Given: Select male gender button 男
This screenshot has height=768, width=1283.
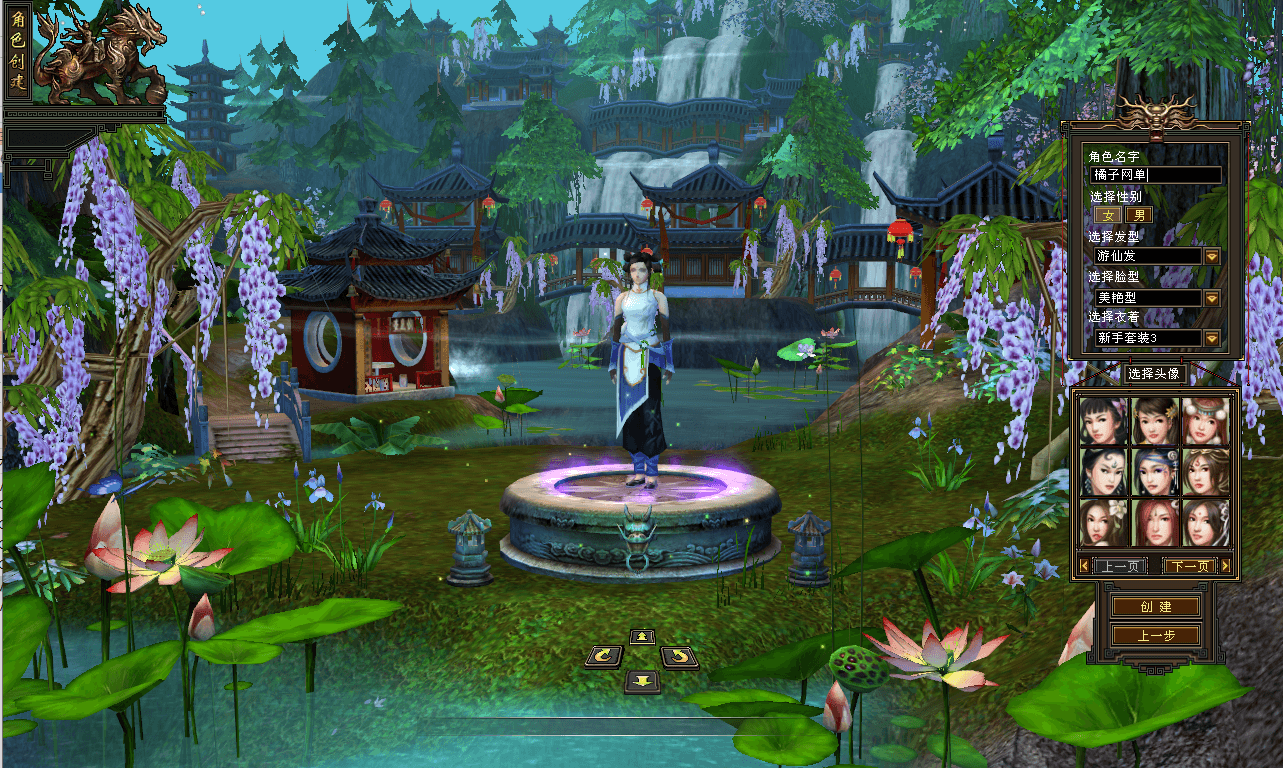Looking at the screenshot, I should (x=1139, y=215).
